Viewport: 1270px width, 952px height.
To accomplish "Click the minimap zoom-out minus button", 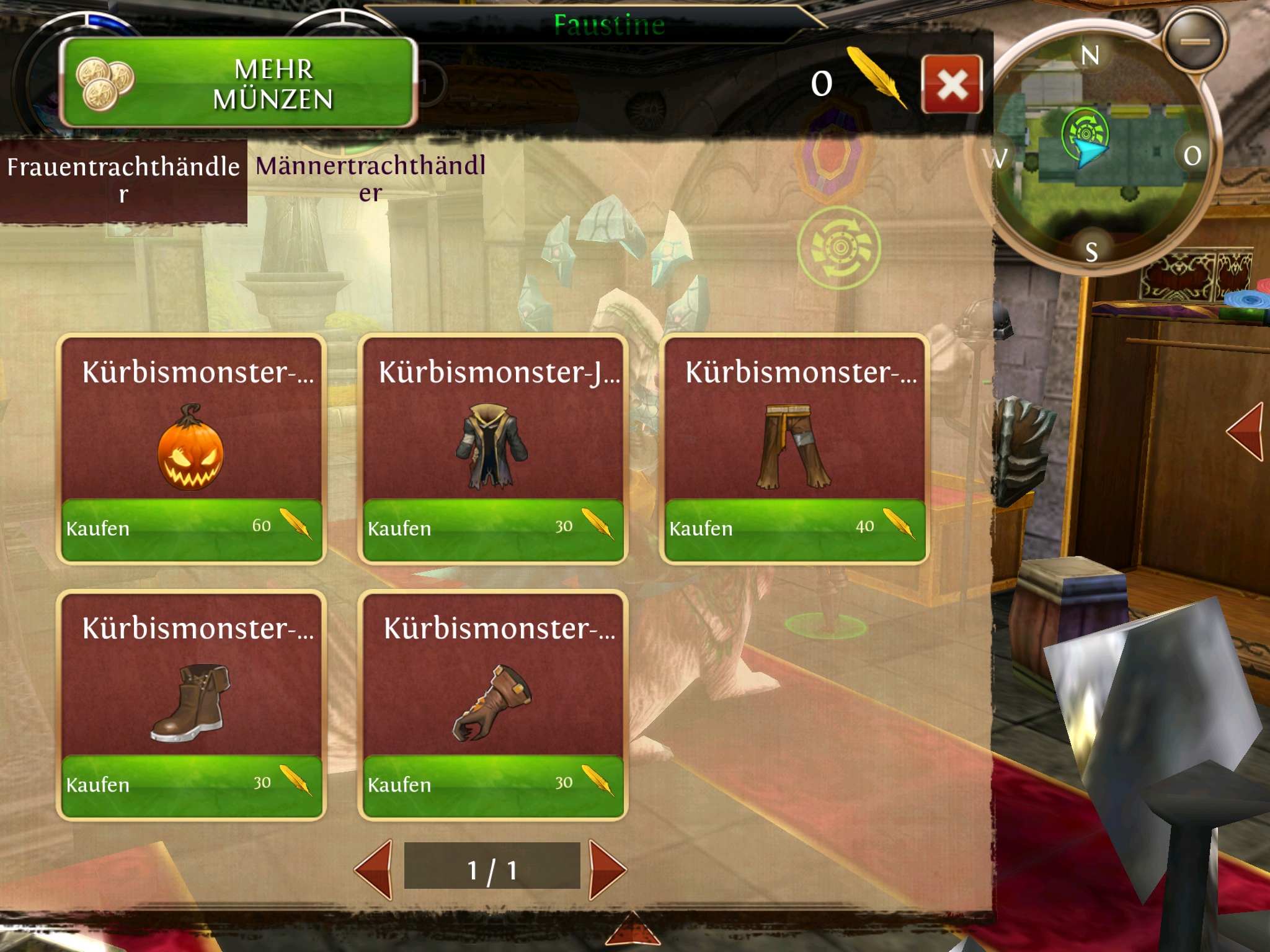I will click(x=1194, y=41).
